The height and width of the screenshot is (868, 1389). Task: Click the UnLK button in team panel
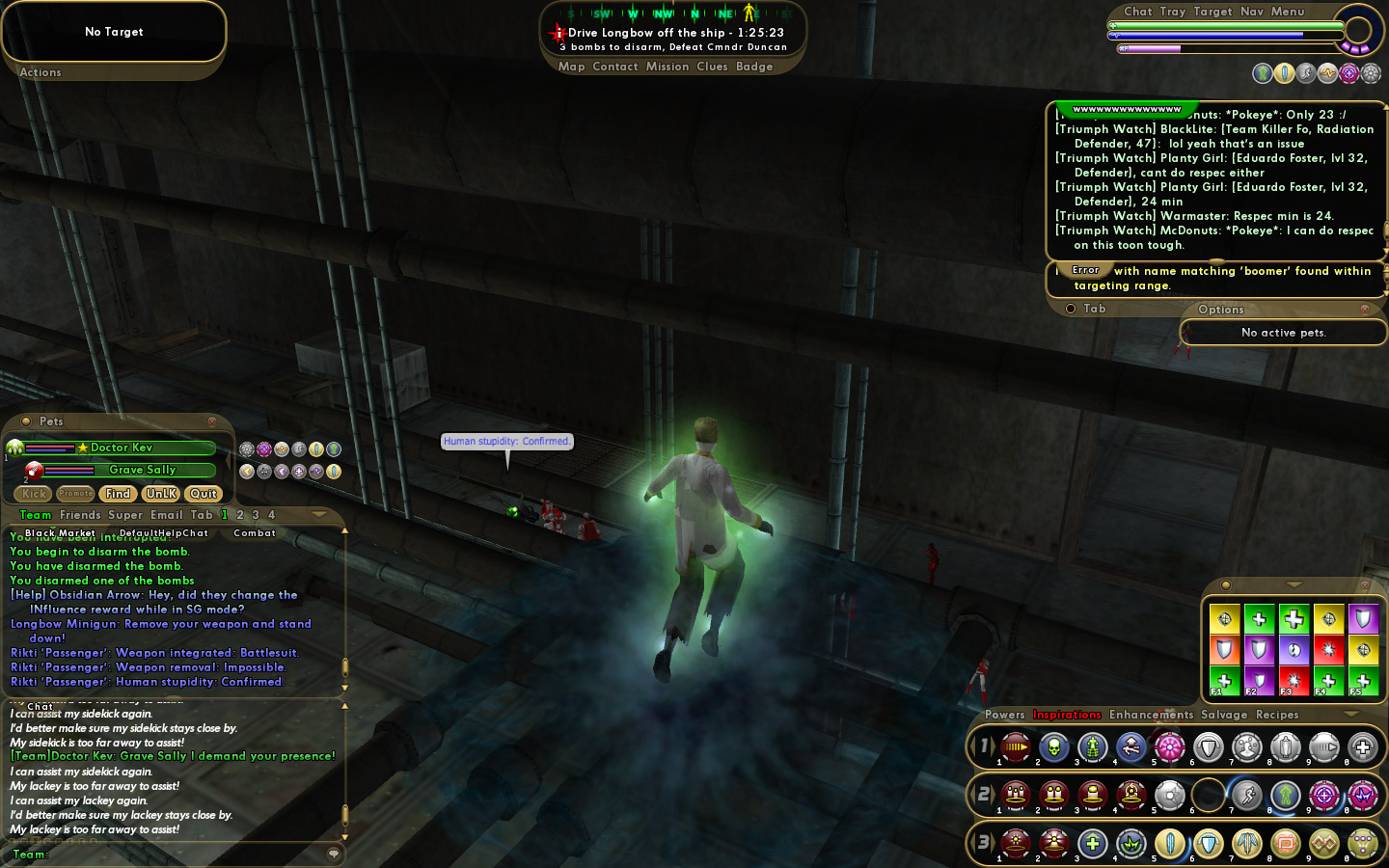161,494
